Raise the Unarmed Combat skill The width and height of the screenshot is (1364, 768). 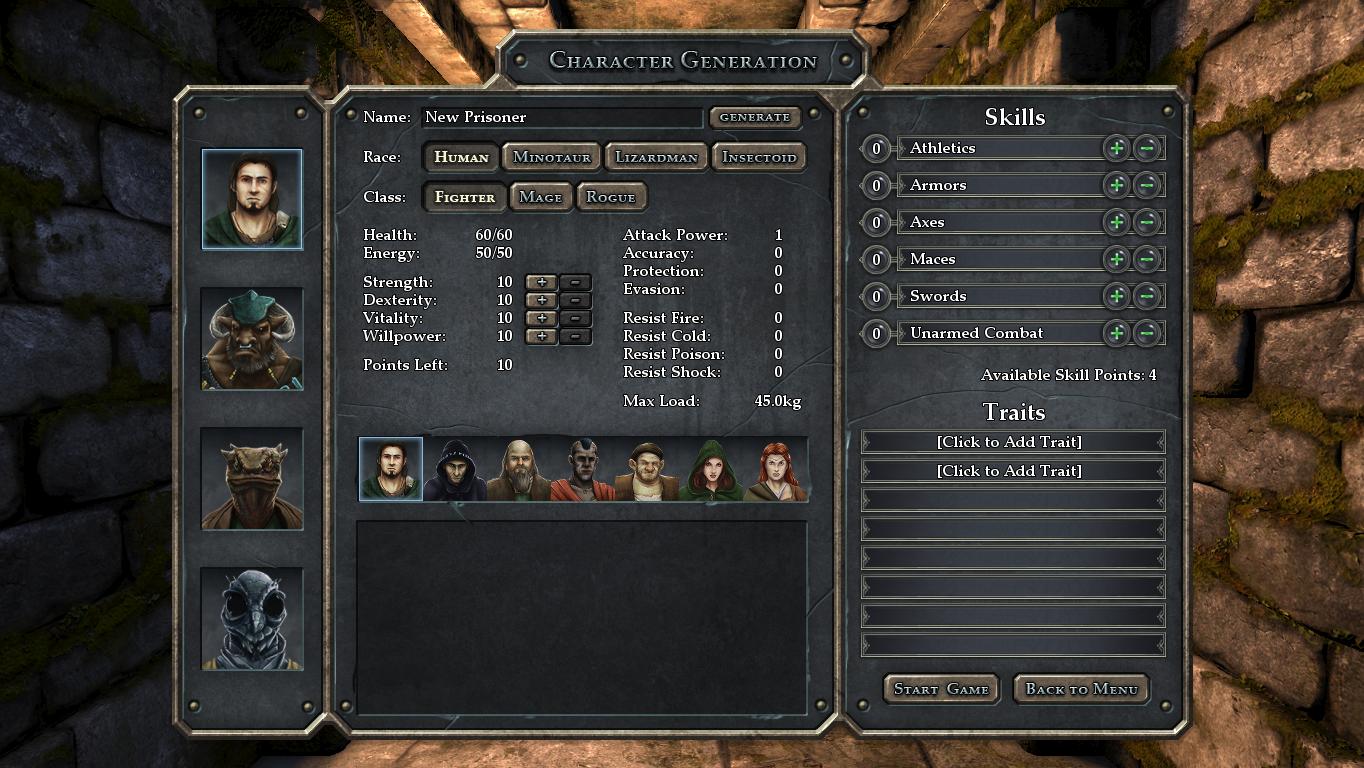[x=1116, y=333]
